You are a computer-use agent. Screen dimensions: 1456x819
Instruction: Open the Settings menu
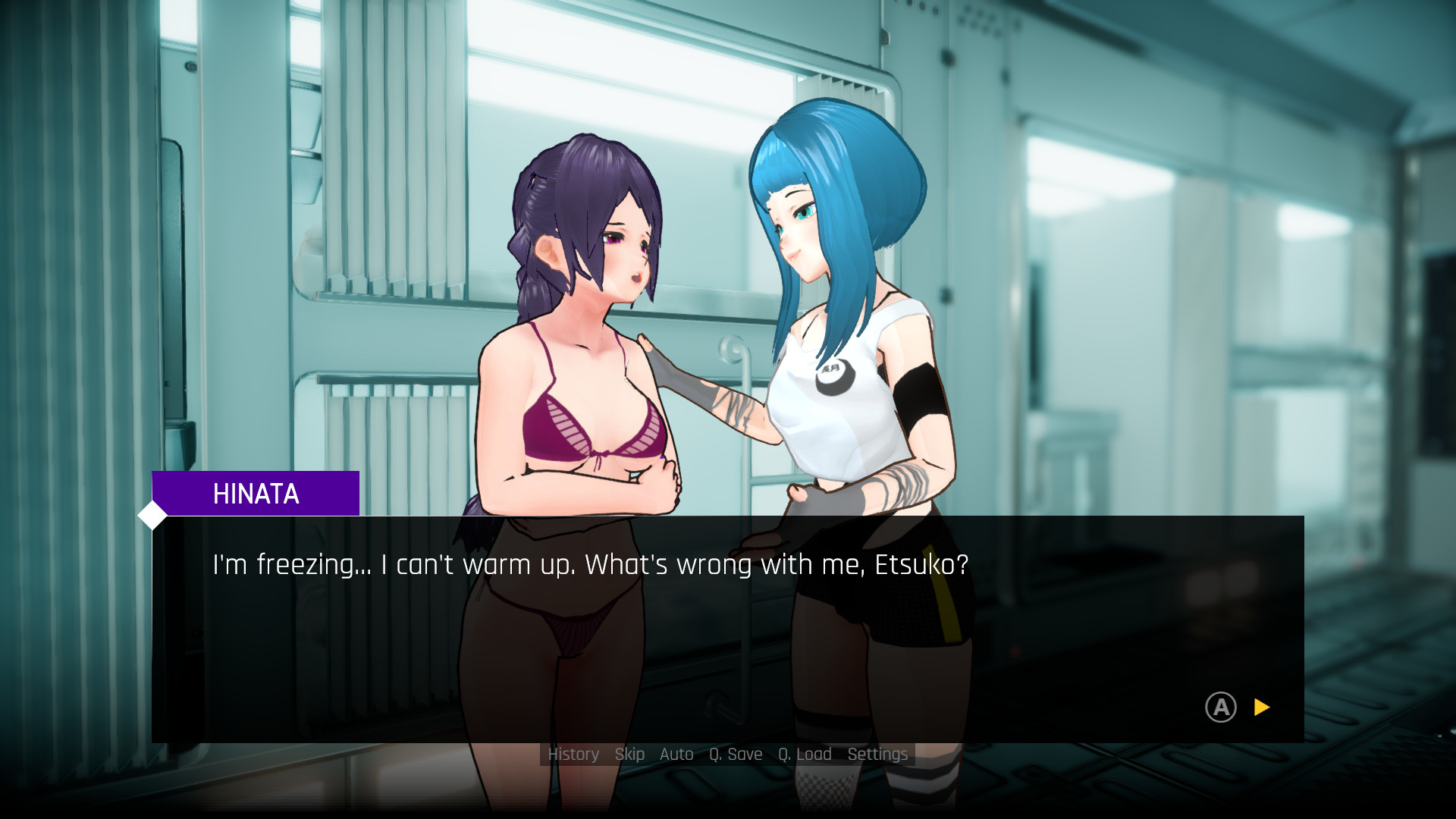877,755
